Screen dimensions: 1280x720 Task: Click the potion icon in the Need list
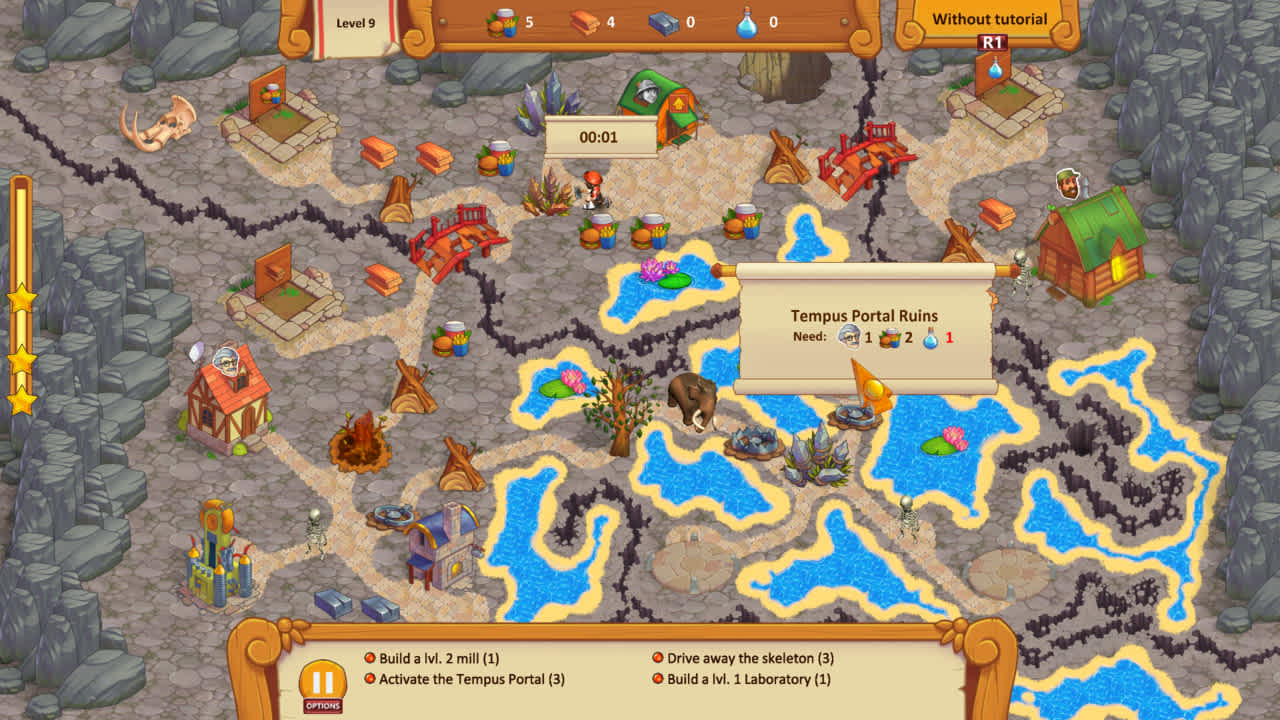point(932,339)
